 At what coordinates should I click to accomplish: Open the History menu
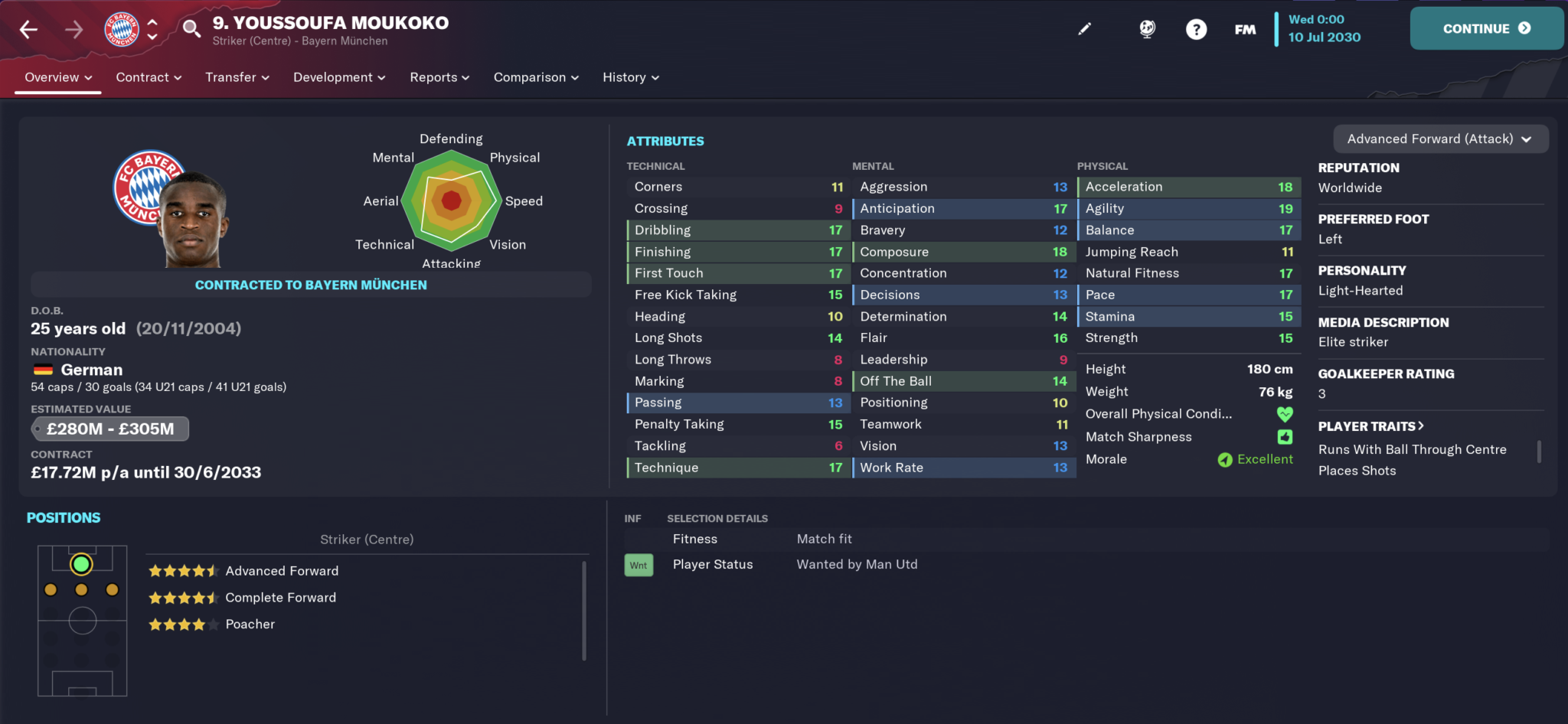[x=629, y=77]
